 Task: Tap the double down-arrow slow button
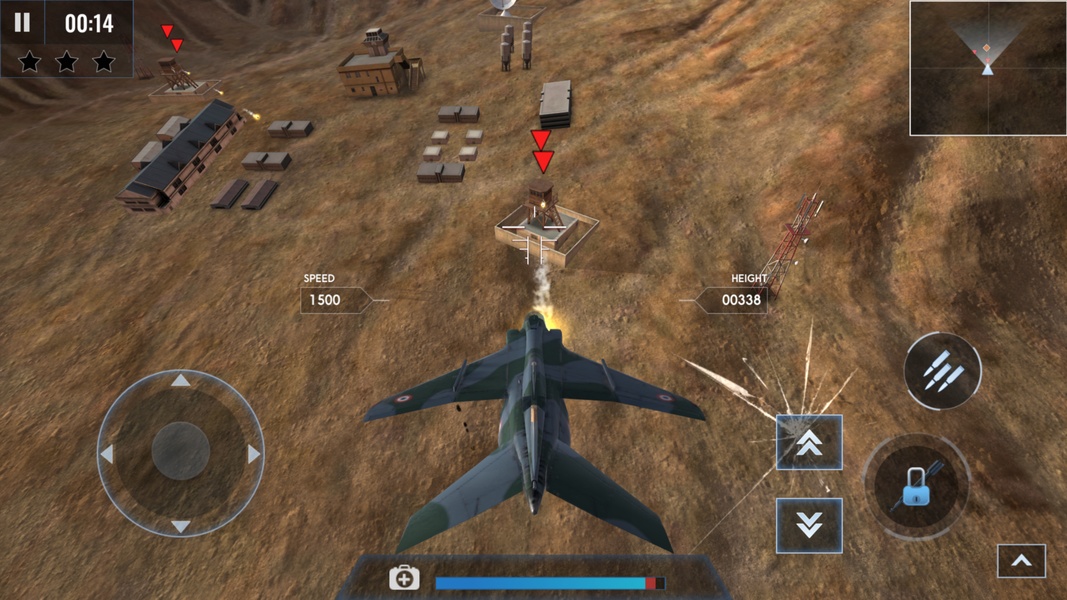click(x=809, y=525)
